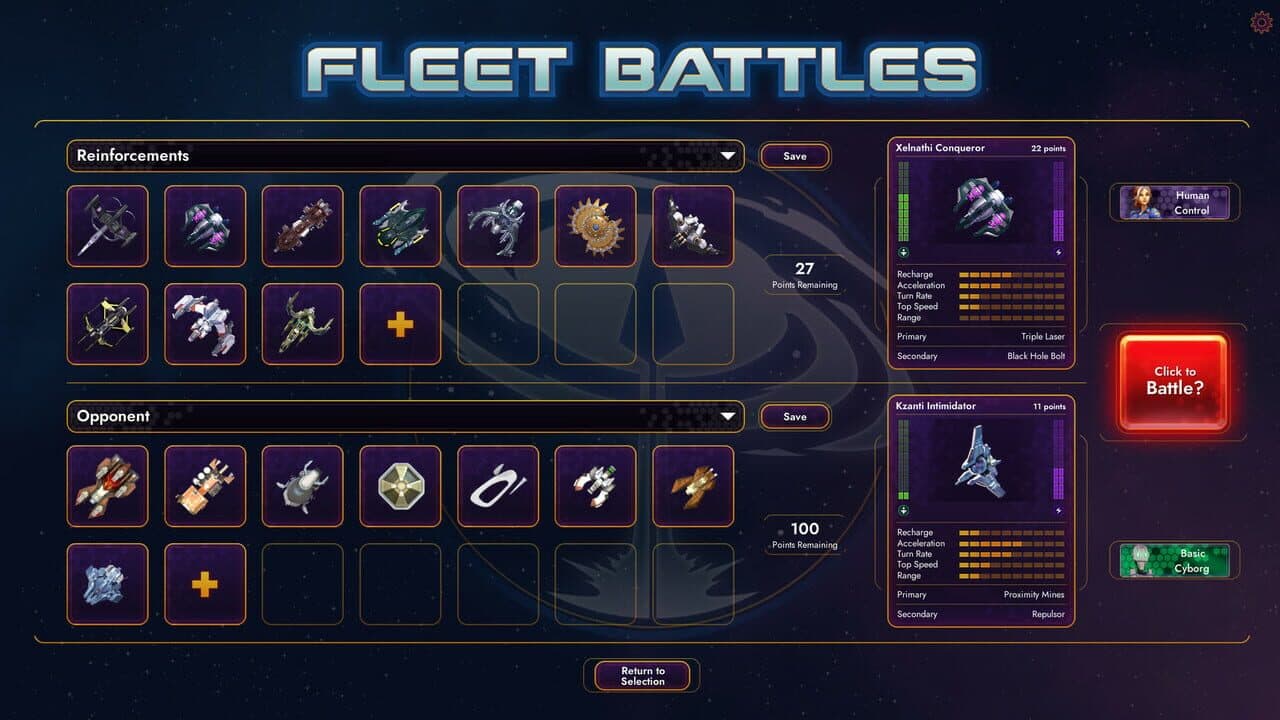Select the red opponent ship thumbnail
Screen dimensions: 1280x720
[107, 487]
